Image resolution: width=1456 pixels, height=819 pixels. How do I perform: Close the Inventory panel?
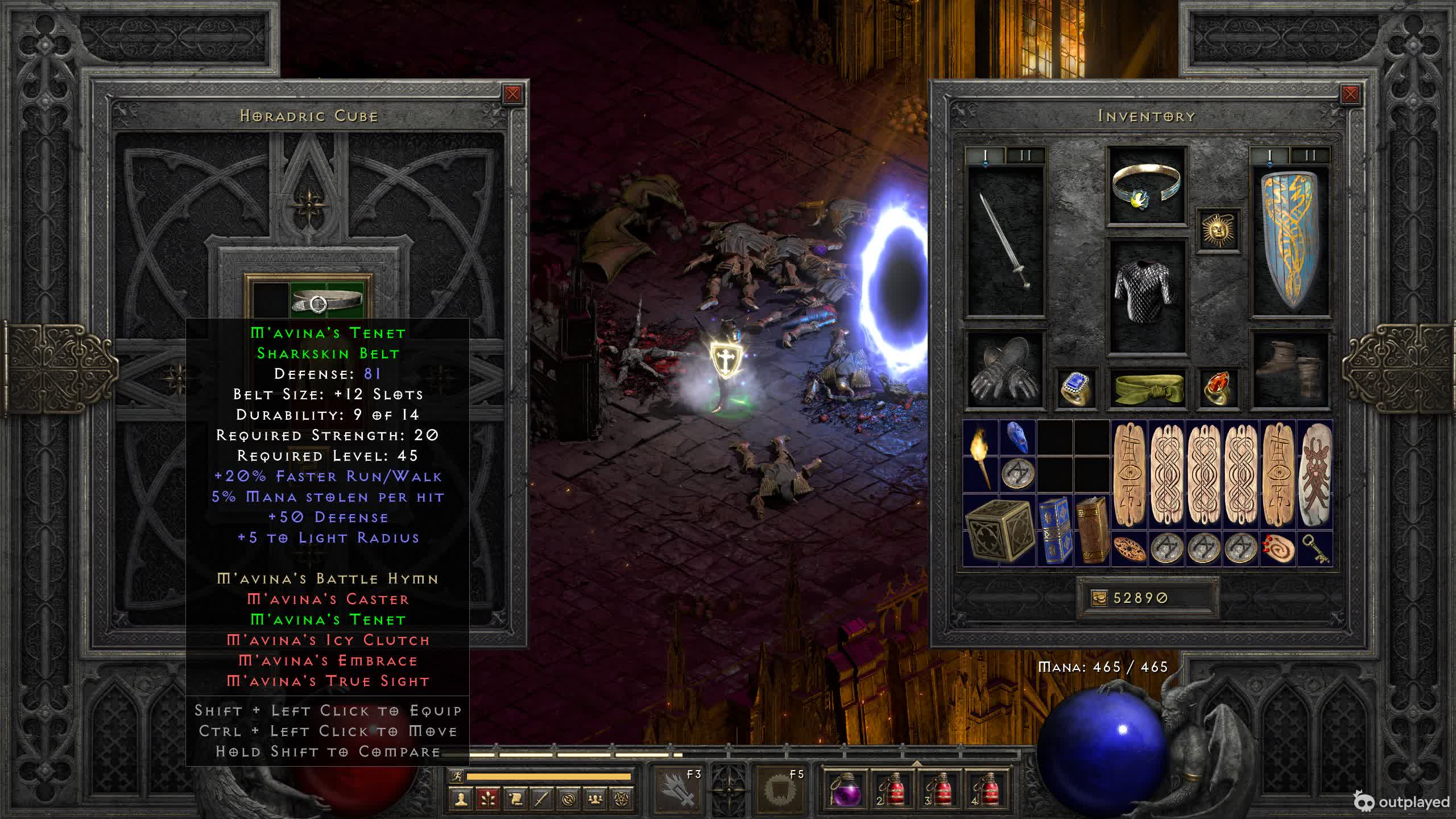point(1350,94)
